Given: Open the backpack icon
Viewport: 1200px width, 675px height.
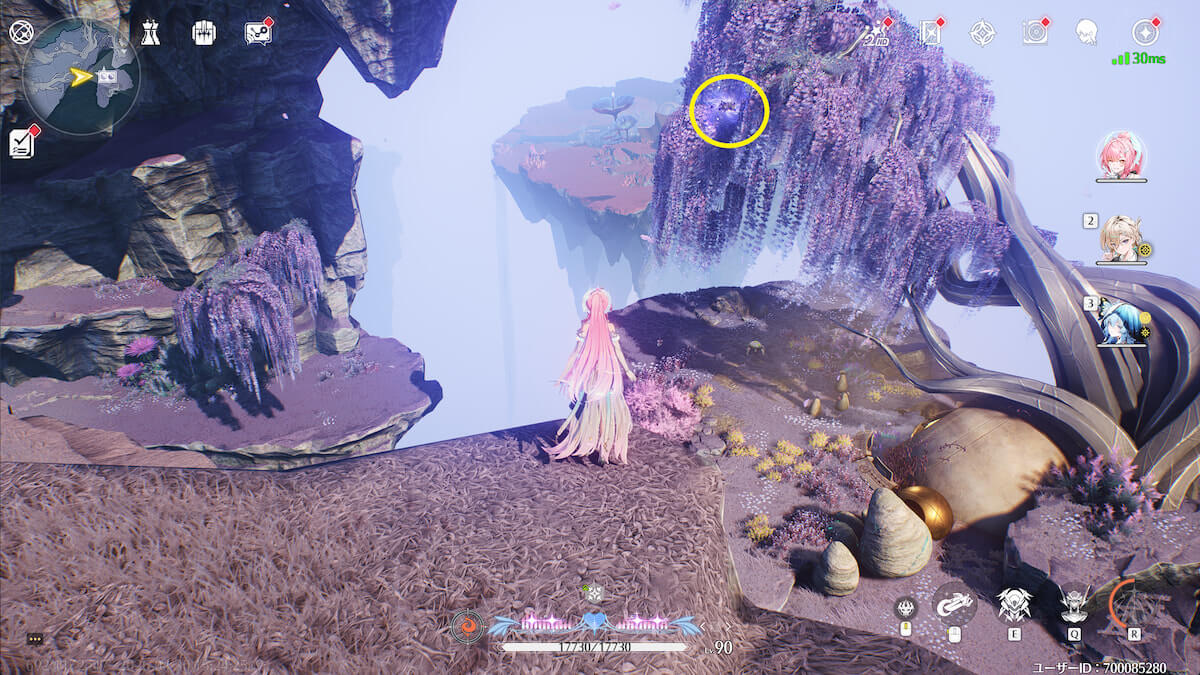Looking at the screenshot, I should 204,33.
